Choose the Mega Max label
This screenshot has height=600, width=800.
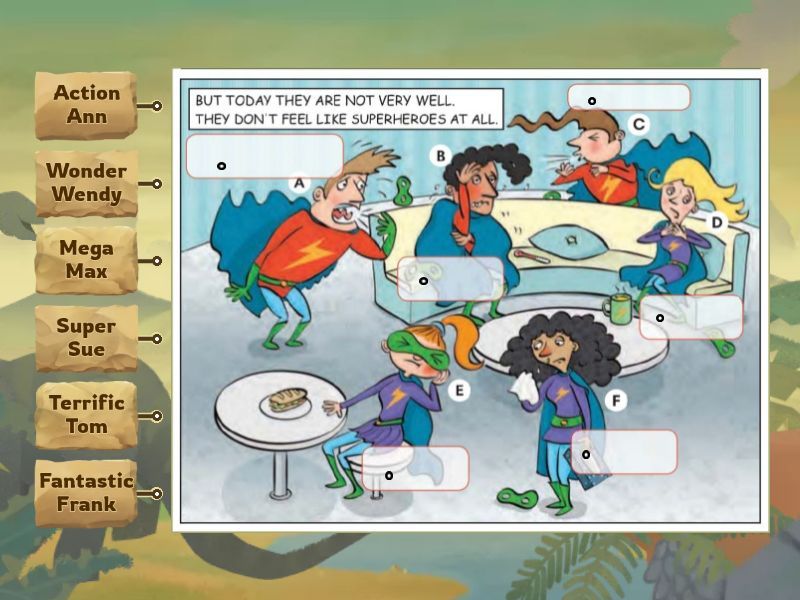click(86, 260)
